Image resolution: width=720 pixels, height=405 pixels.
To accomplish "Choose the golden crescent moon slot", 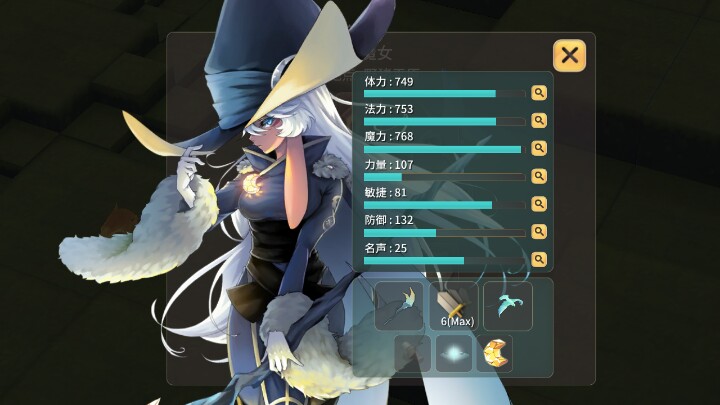I will (494, 353).
